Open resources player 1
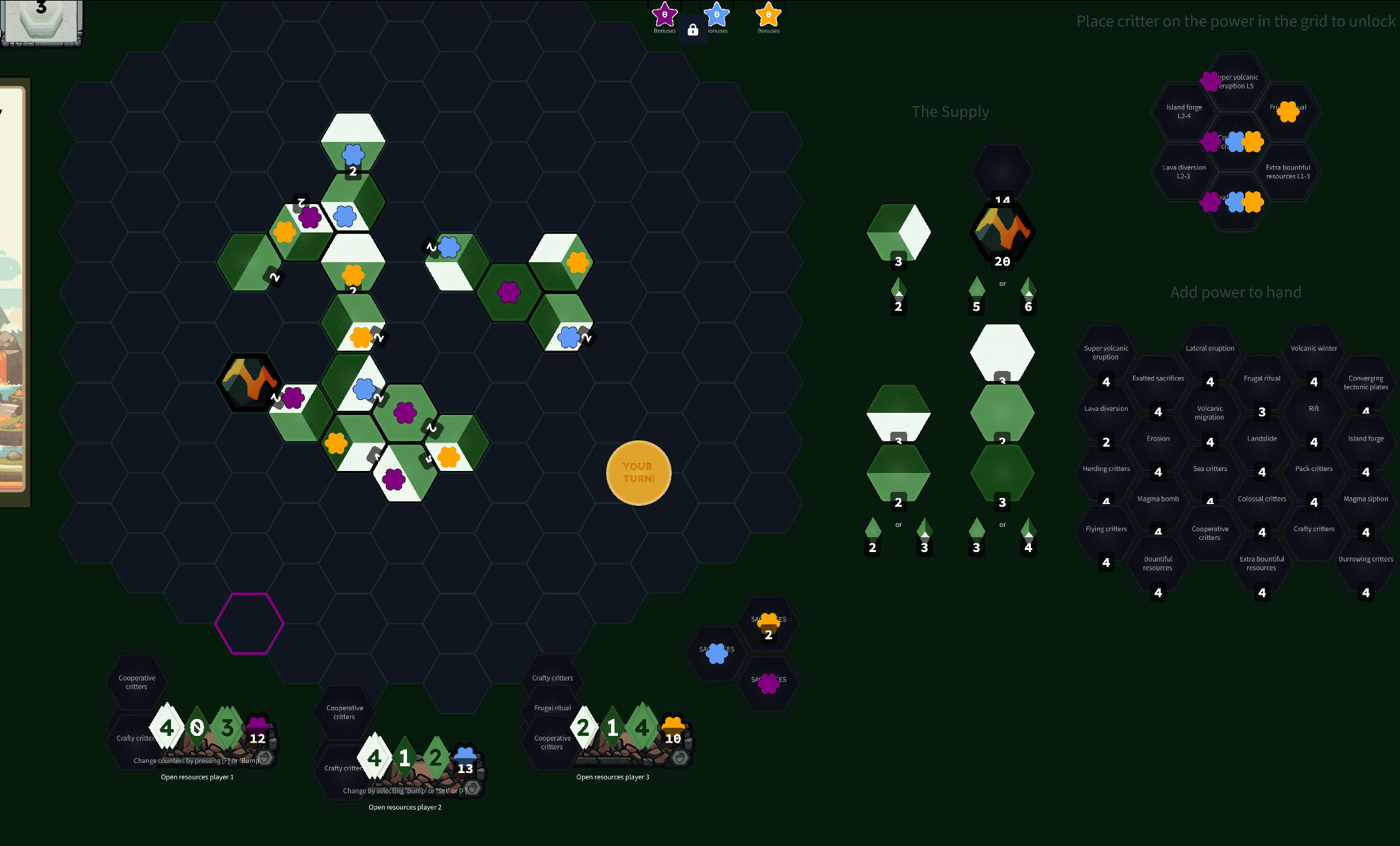This screenshot has height=846, width=1400. coord(197,777)
